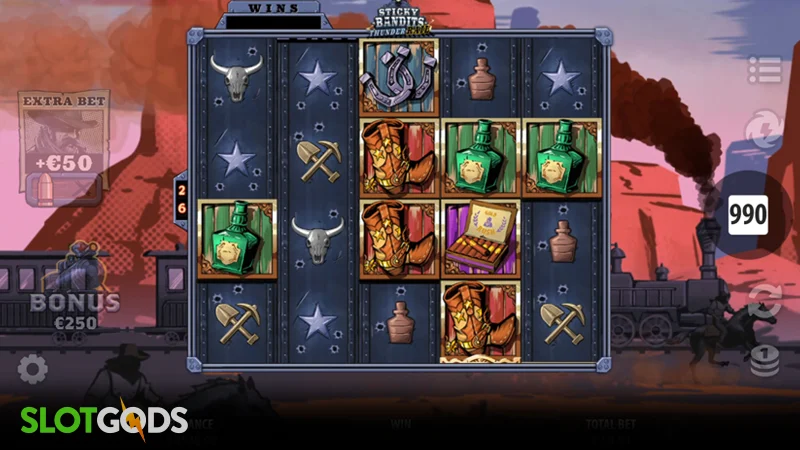Viewport: 800px width, 450px height.
Task: Click the spin button showing 990
Action: point(747,214)
